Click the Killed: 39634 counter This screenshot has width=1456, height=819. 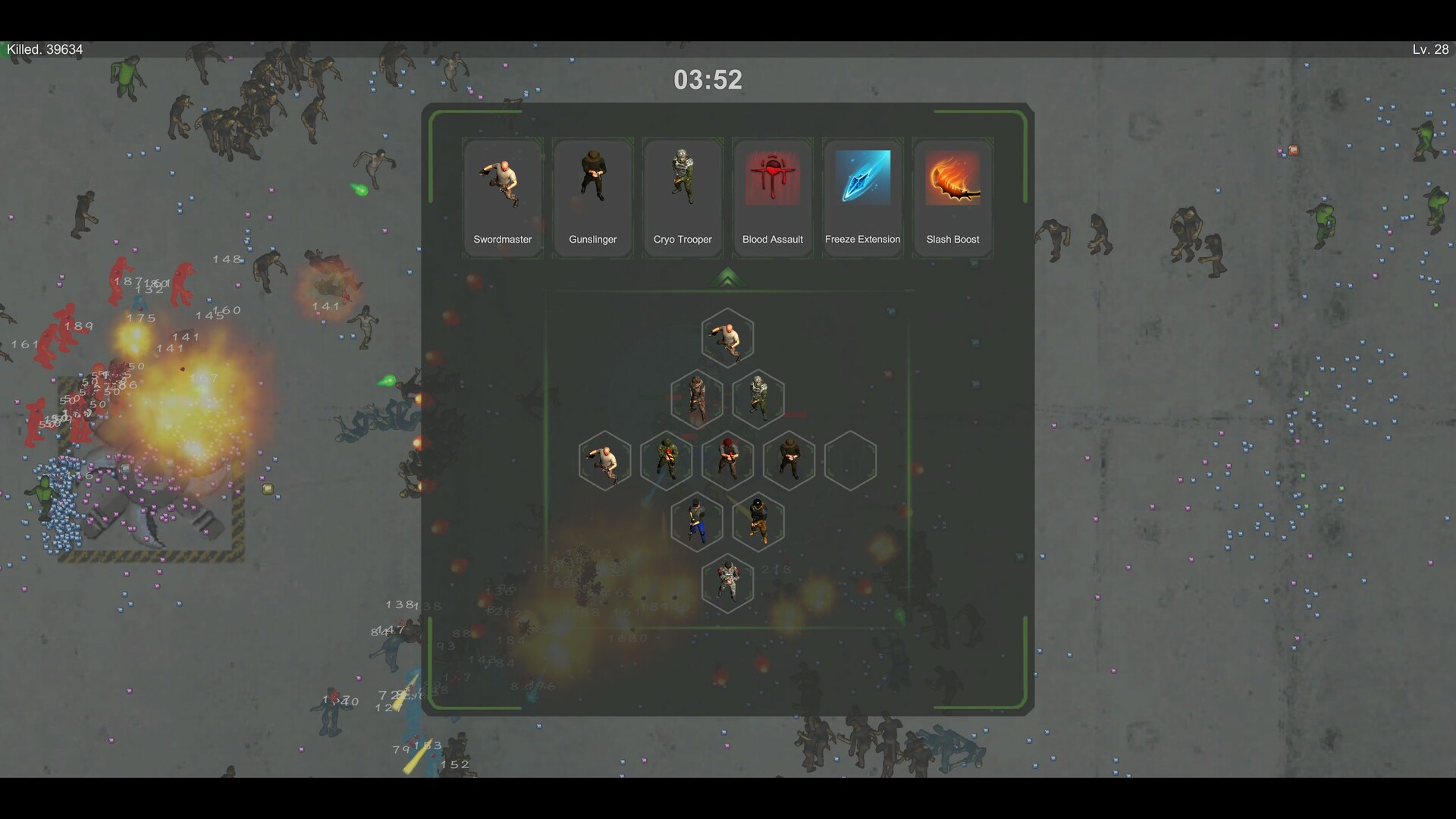tap(44, 49)
